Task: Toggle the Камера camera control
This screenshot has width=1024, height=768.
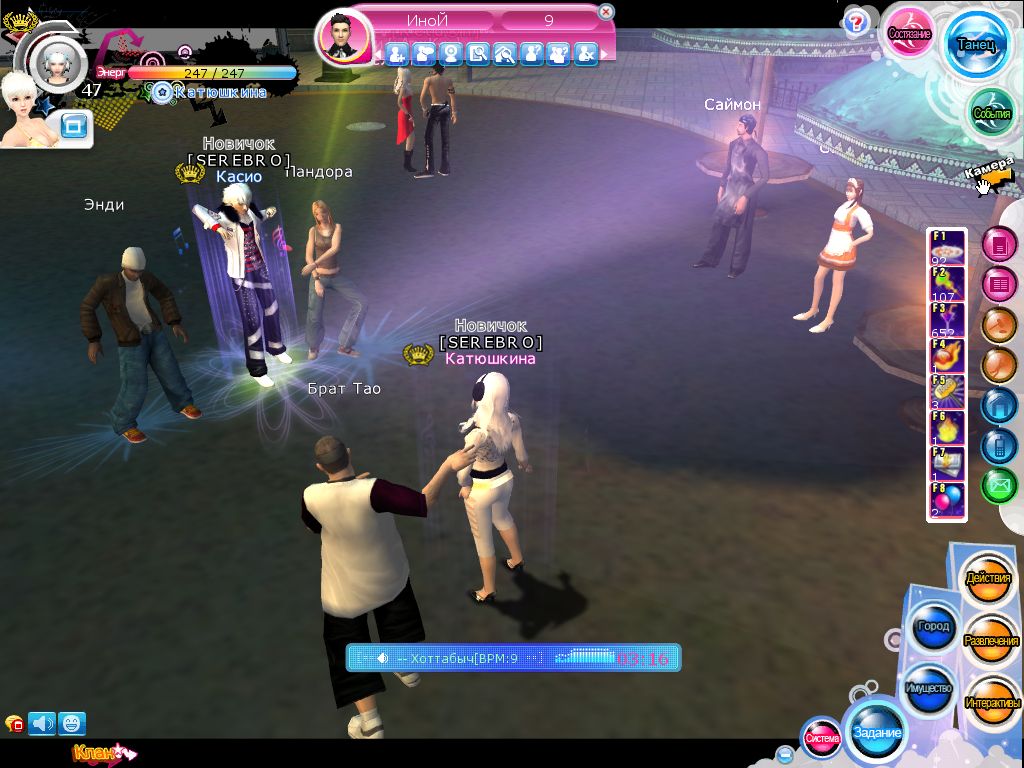Action: [x=991, y=173]
